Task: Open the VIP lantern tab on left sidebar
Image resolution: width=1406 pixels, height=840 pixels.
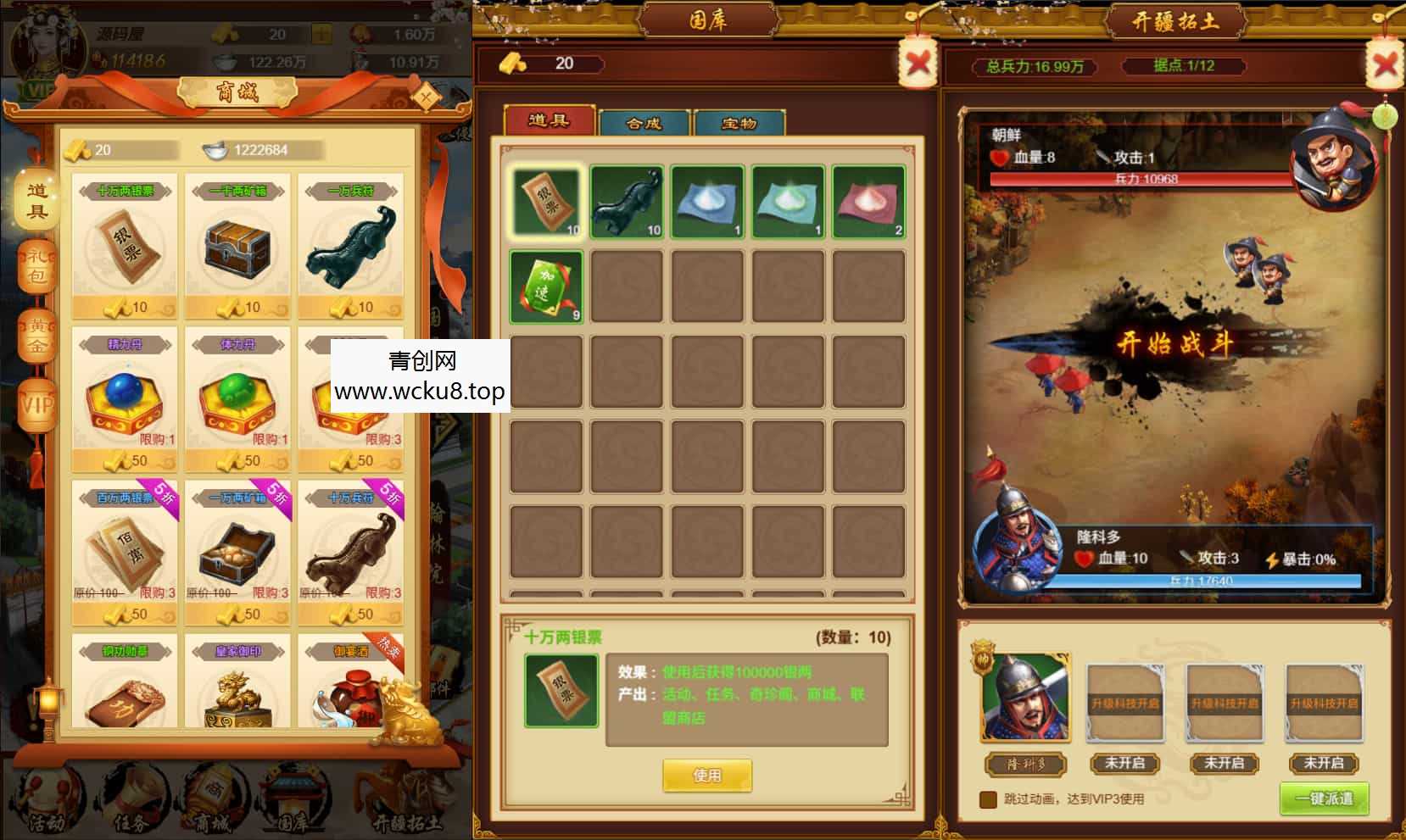Action: pos(36,397)
